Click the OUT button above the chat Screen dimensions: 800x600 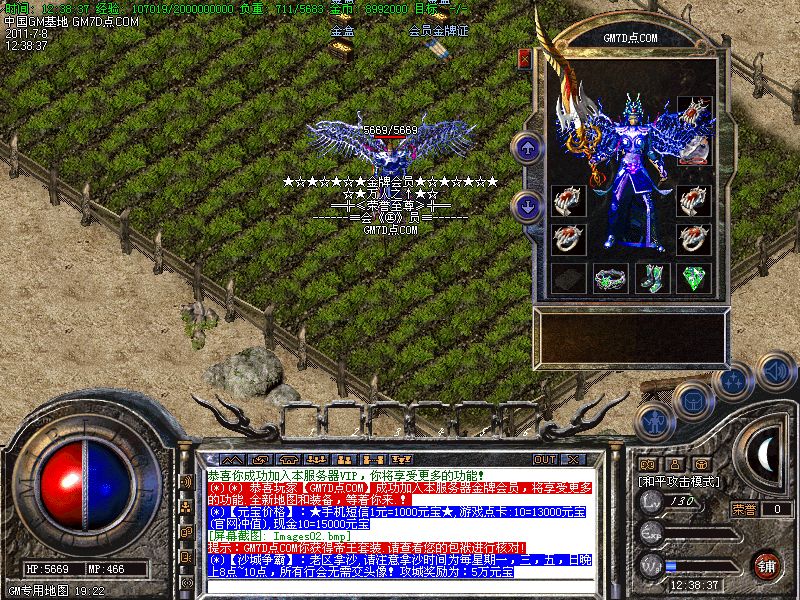tap(545, 459)
